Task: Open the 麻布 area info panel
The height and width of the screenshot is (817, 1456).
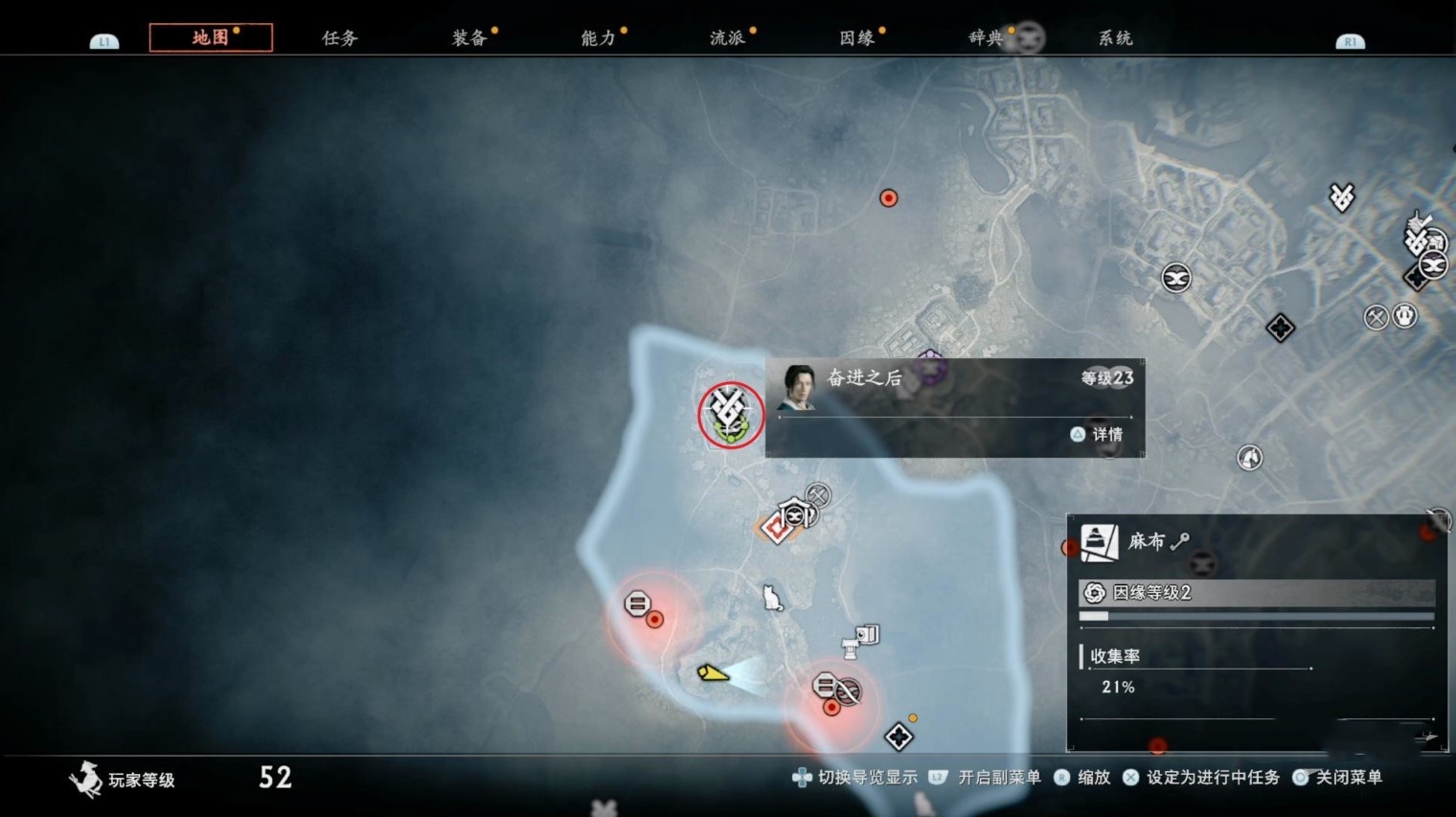Action: point(1256,632)
